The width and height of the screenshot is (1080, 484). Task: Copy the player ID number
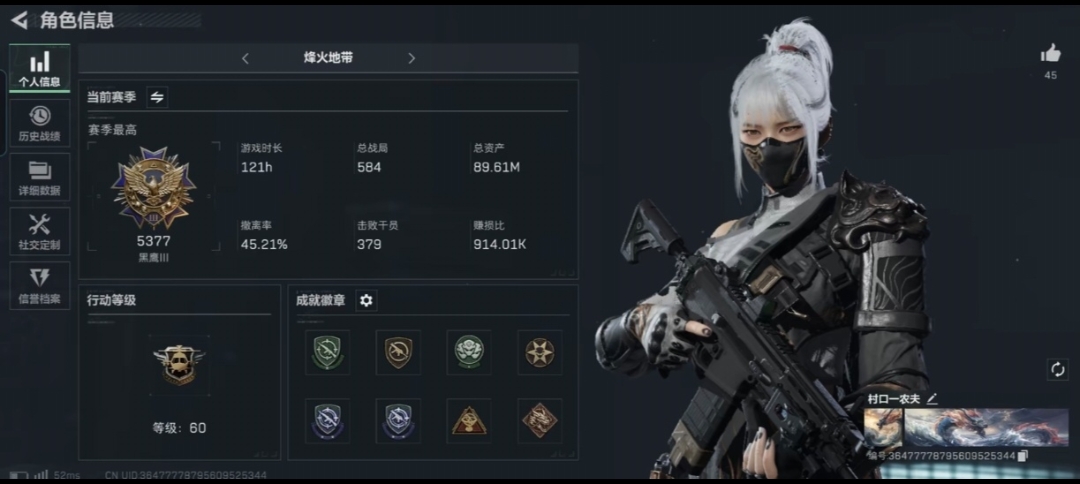click(1023, 456)
